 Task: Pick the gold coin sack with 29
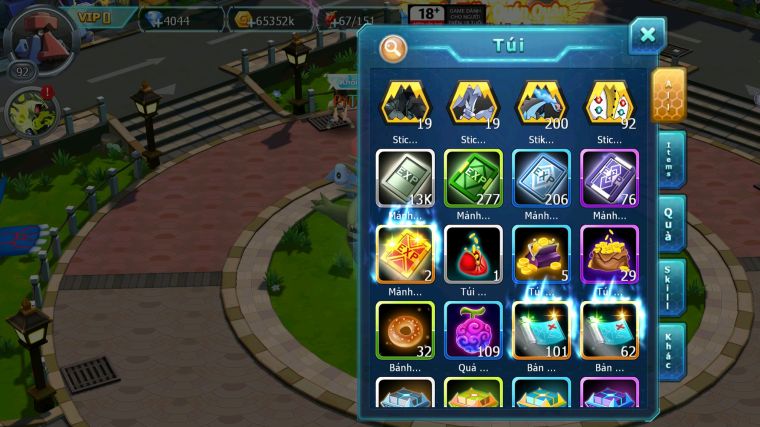[609, 253]
